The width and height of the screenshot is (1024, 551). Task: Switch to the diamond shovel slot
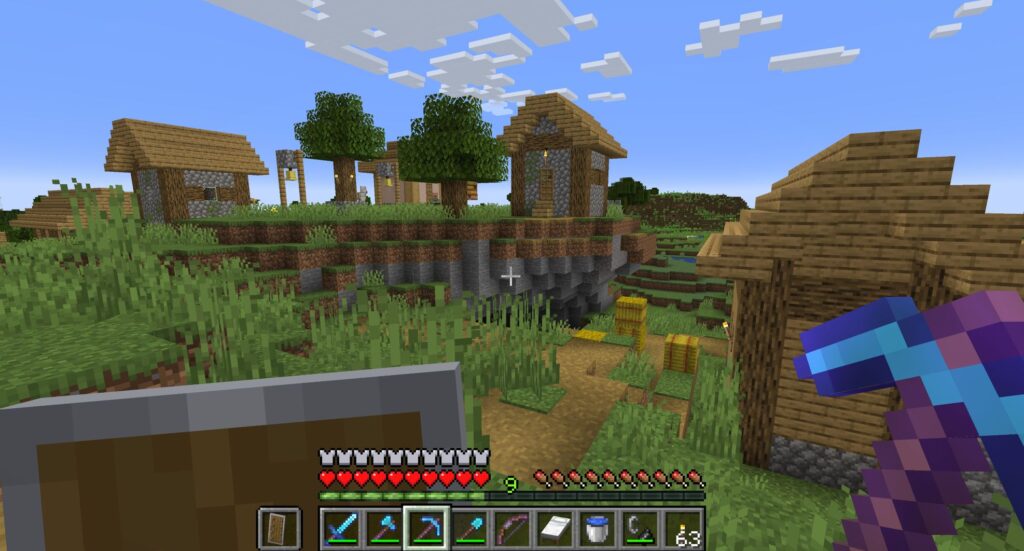pyautogui.click(x=470, y=527)
